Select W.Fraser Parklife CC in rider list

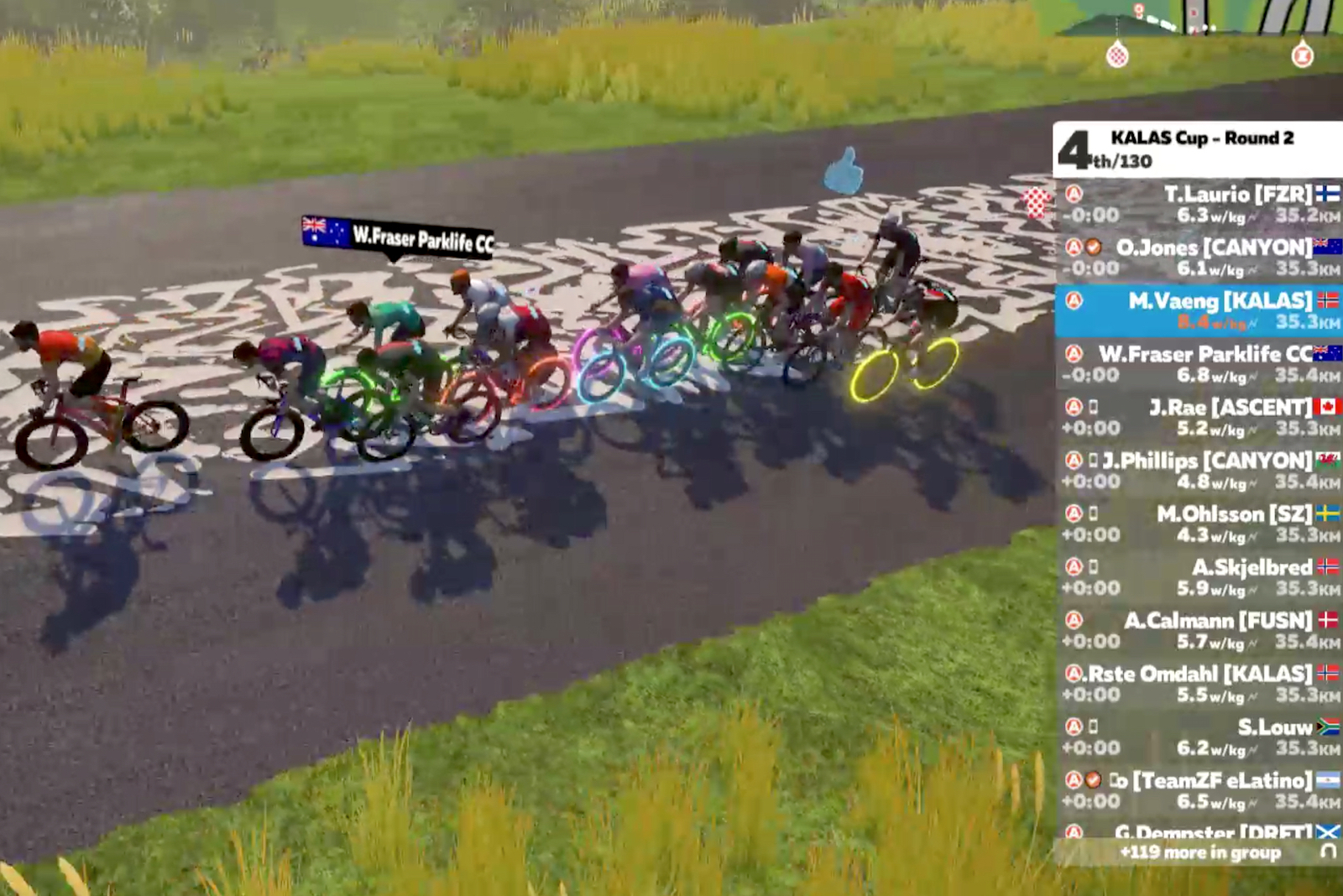[x=1199, y=364]
